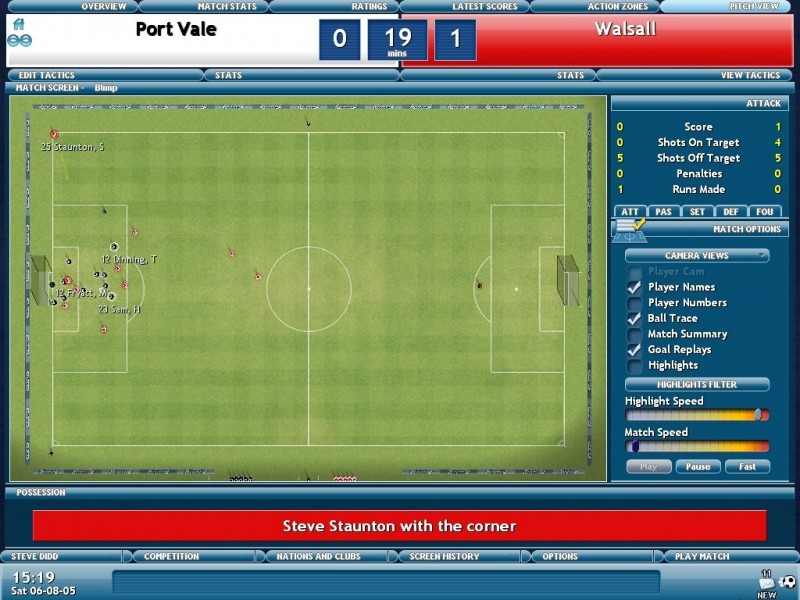Open the Options menu
Screen dimensions: 800x600
click(x=560, y=556)
